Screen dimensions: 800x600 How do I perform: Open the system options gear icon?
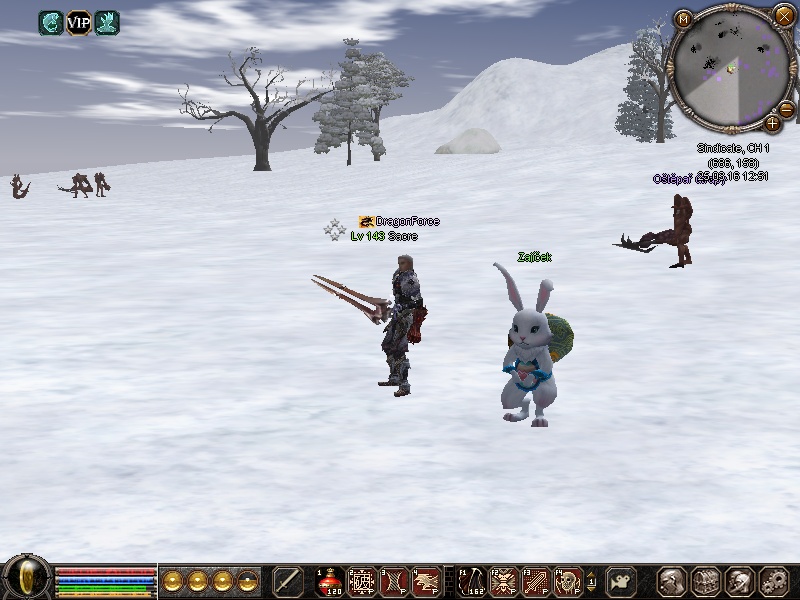774,581
